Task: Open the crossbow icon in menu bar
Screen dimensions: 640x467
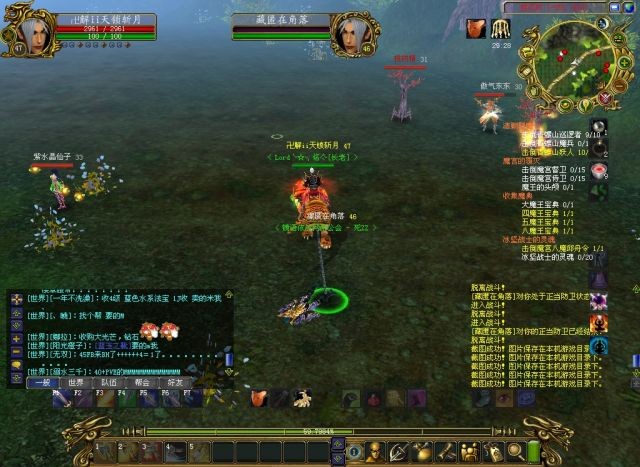Action: (x=397, y=450)
